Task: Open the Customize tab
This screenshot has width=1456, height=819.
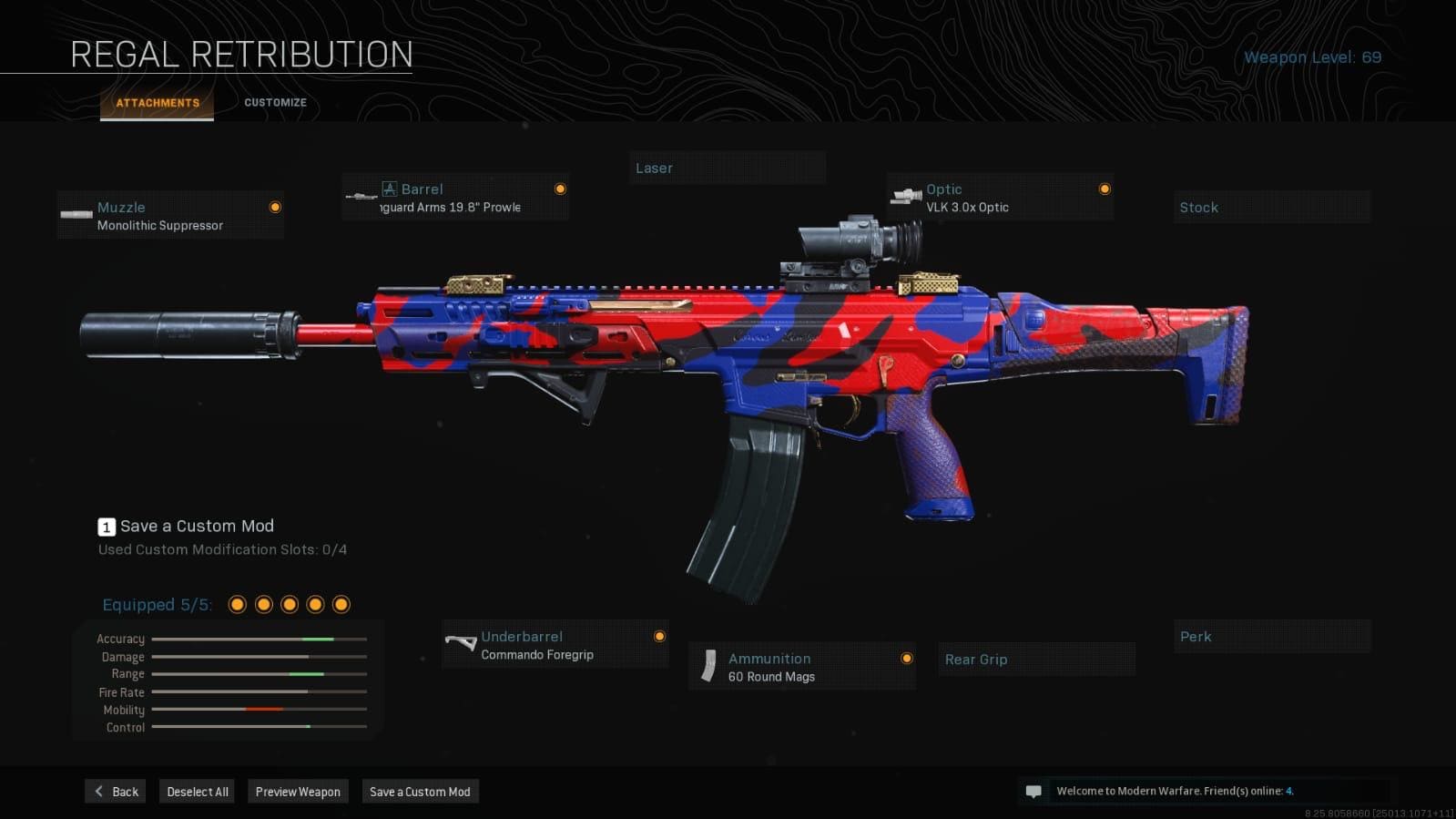Action: pyautogui.click(x=275, y=103)
